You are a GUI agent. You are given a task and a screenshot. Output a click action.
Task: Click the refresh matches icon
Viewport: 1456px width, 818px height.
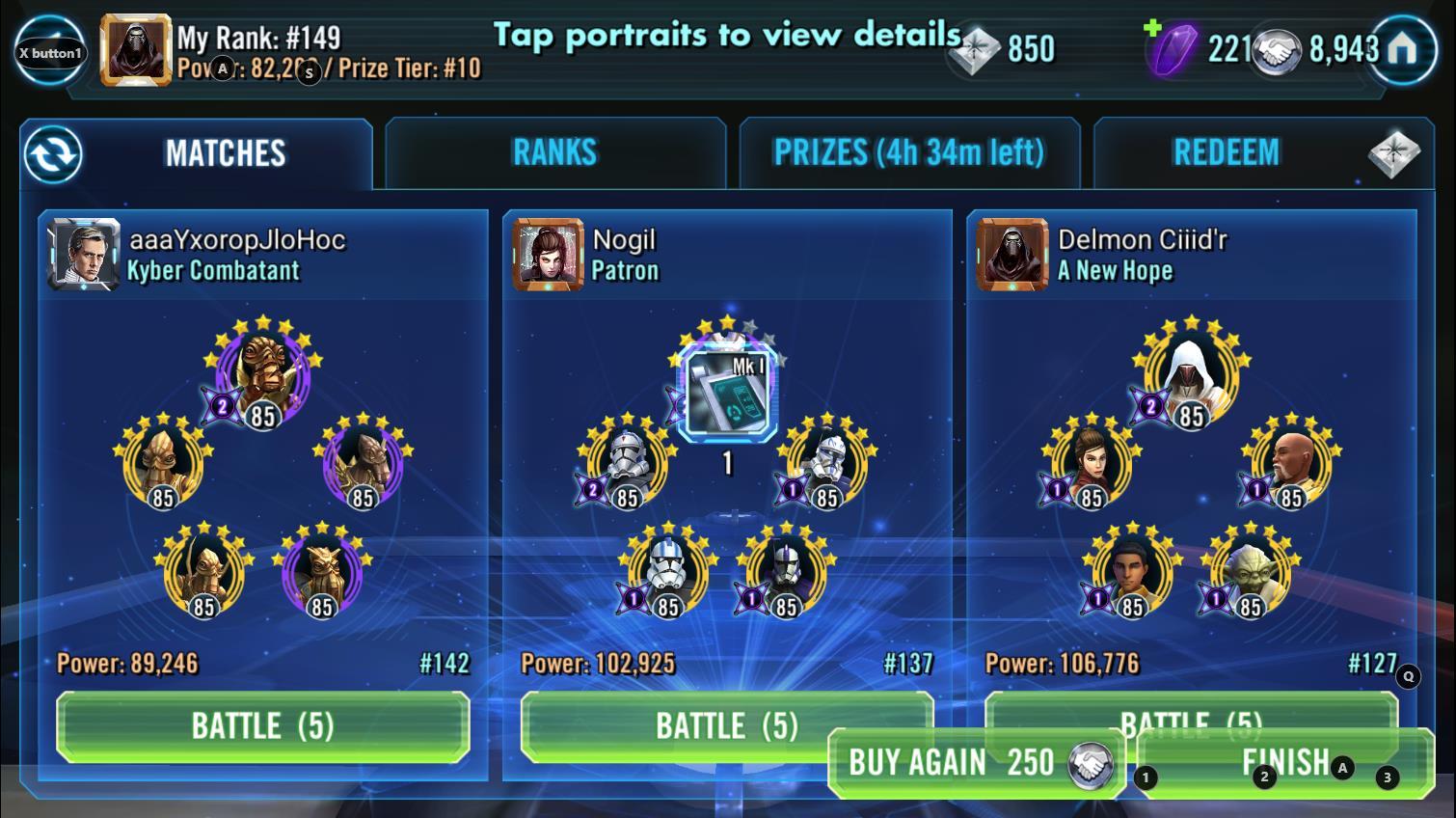pos(55,153)
